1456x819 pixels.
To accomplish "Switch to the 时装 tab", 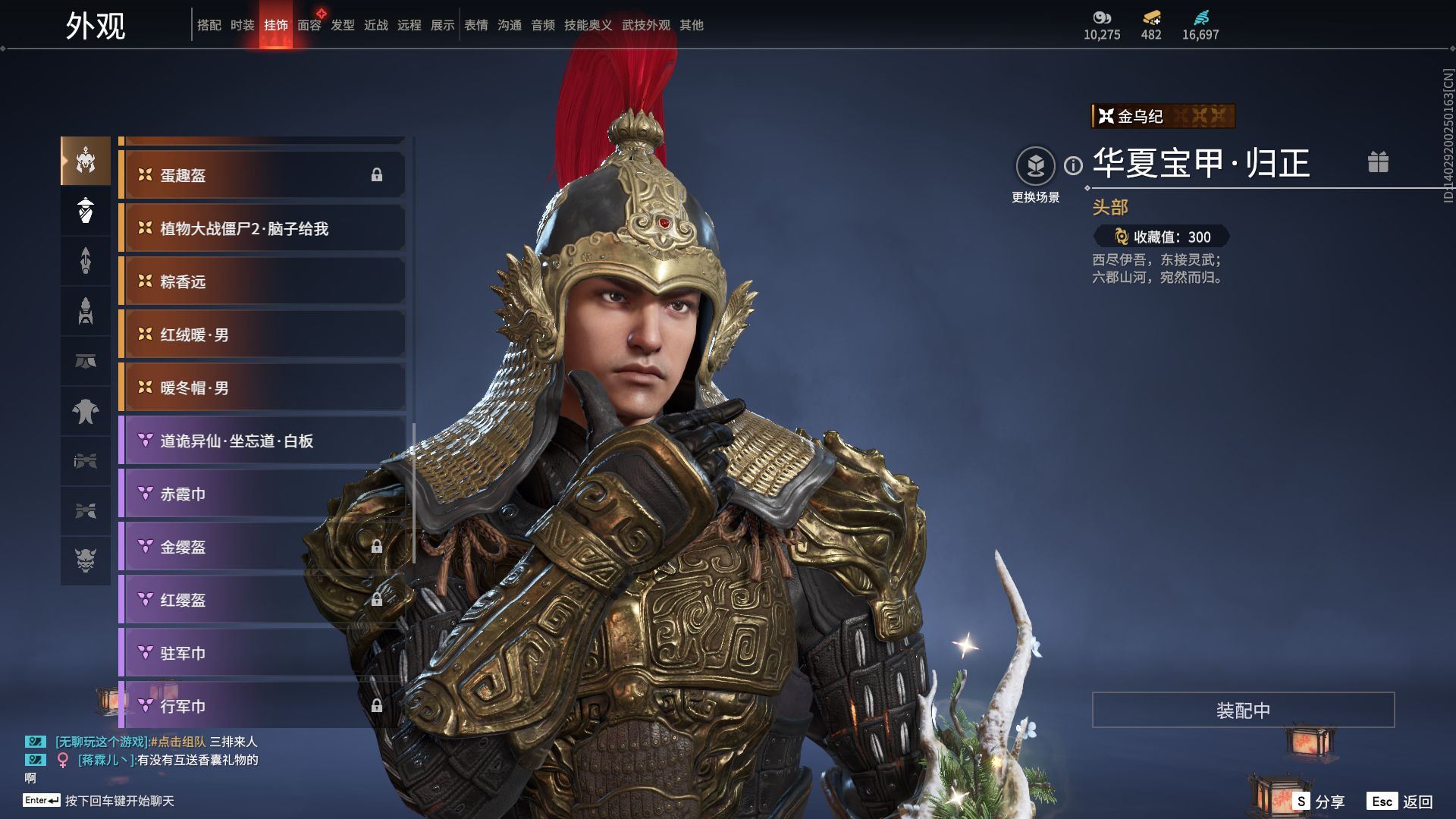I will (243, 25).
